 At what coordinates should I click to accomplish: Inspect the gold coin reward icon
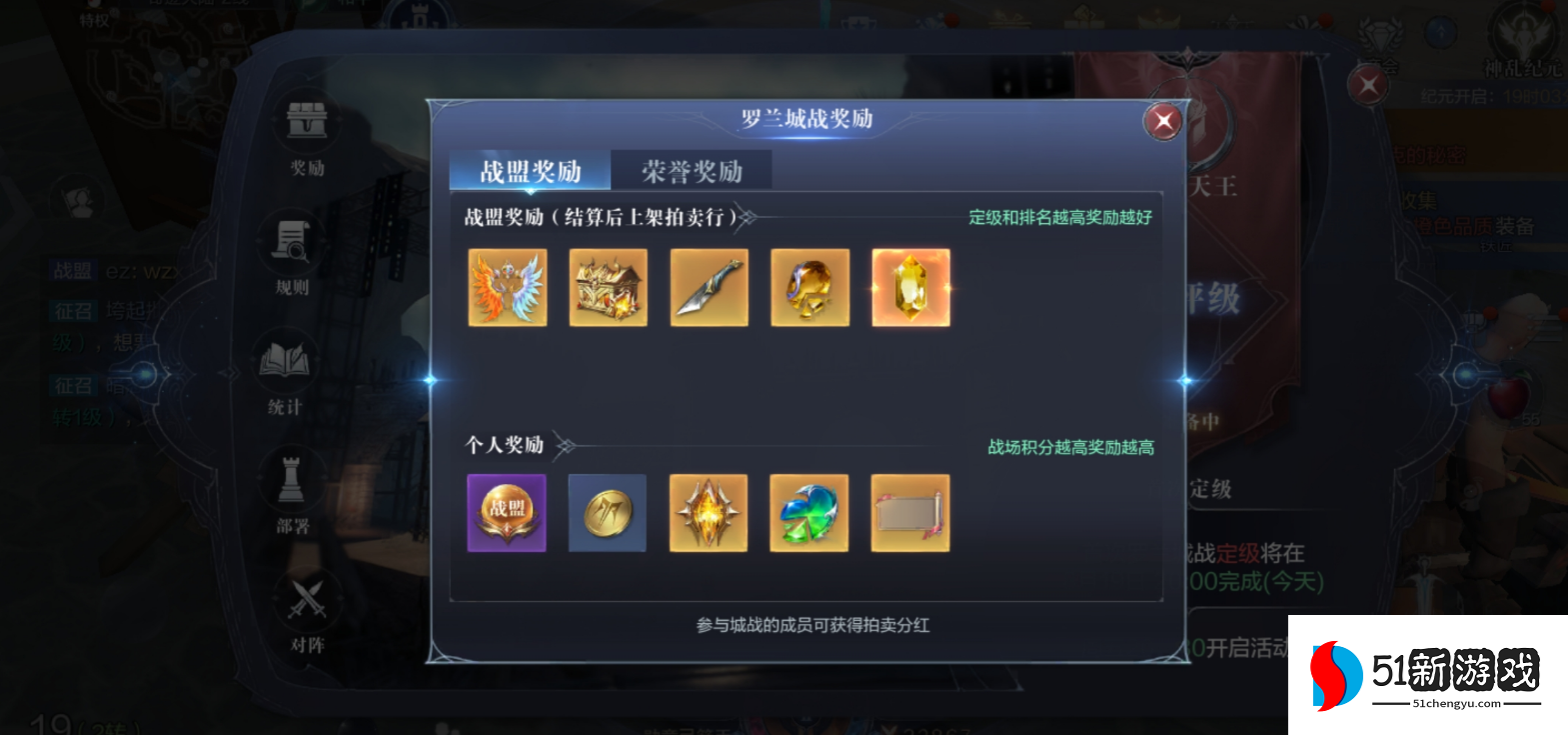tap(608, 514)
